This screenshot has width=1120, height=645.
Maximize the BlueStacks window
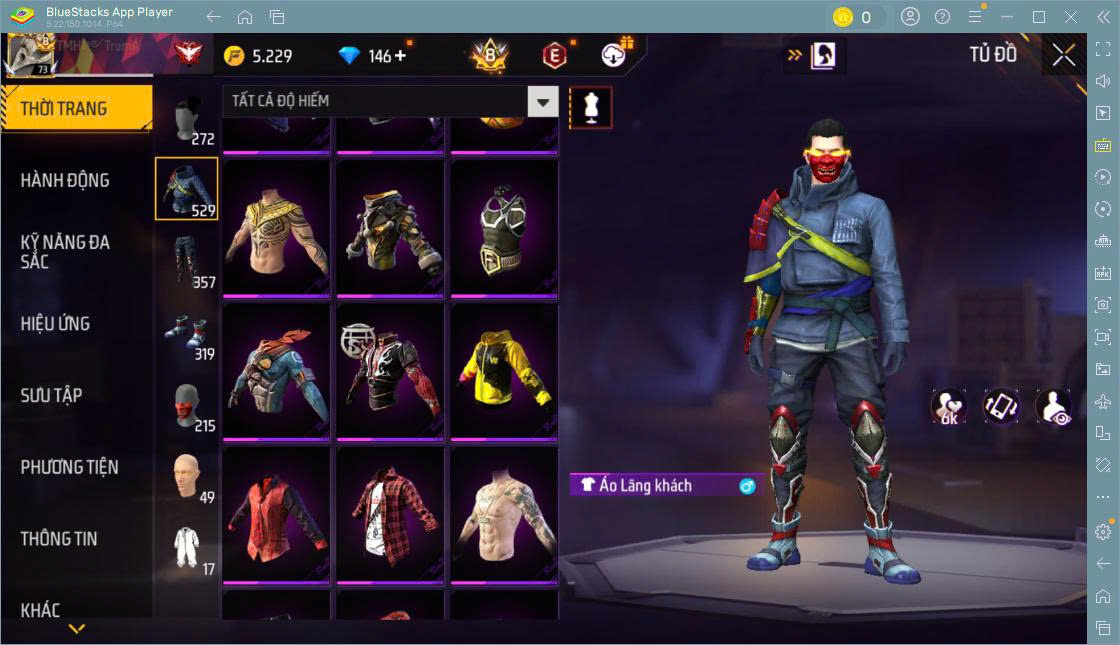[1039, 17]
